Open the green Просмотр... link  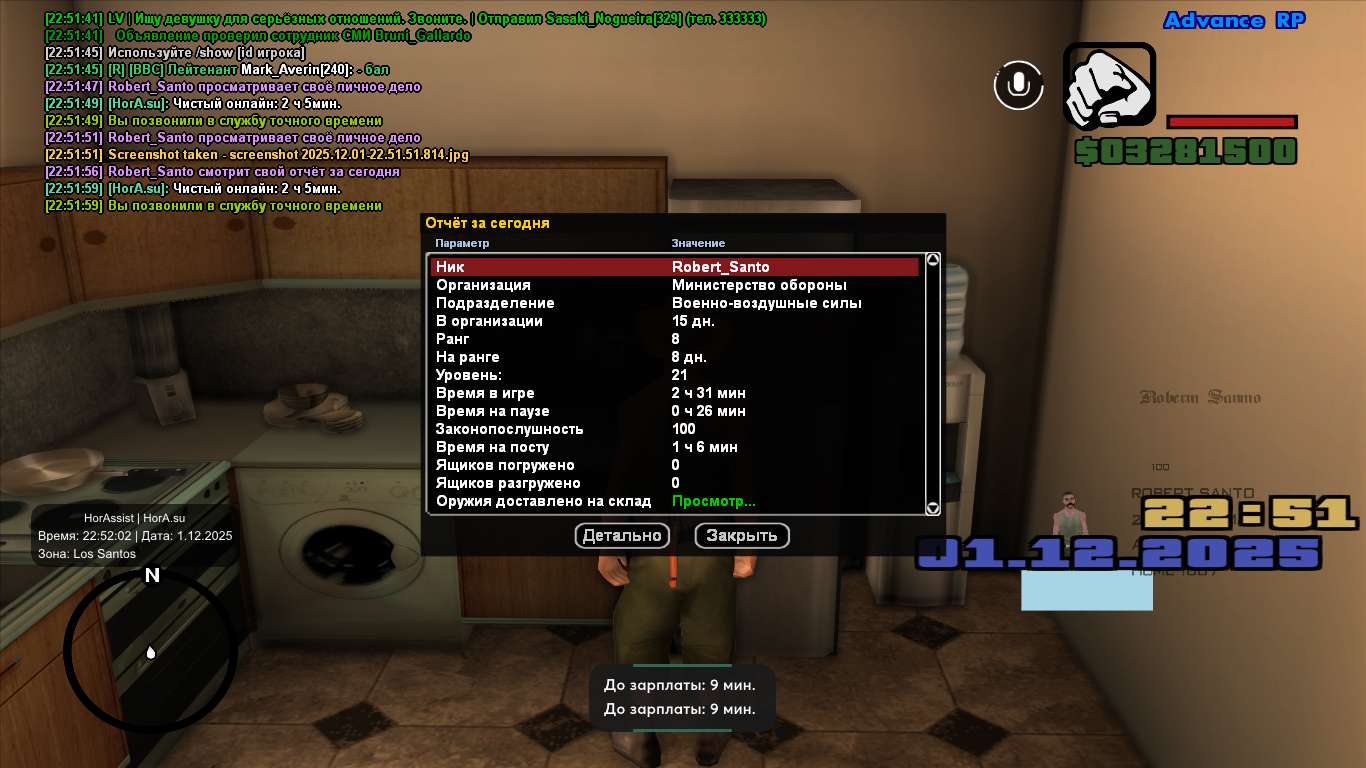click(x=713, y=501)
